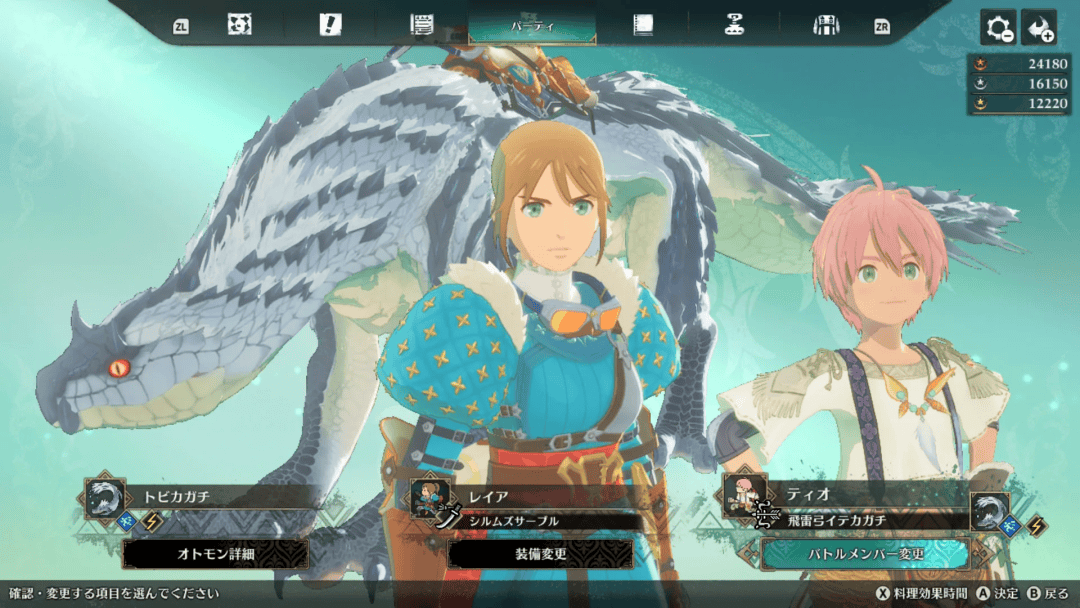Choose バトルメンバー変更 button
Screen dimensions: 1080x608
click(x=864, y=554)
